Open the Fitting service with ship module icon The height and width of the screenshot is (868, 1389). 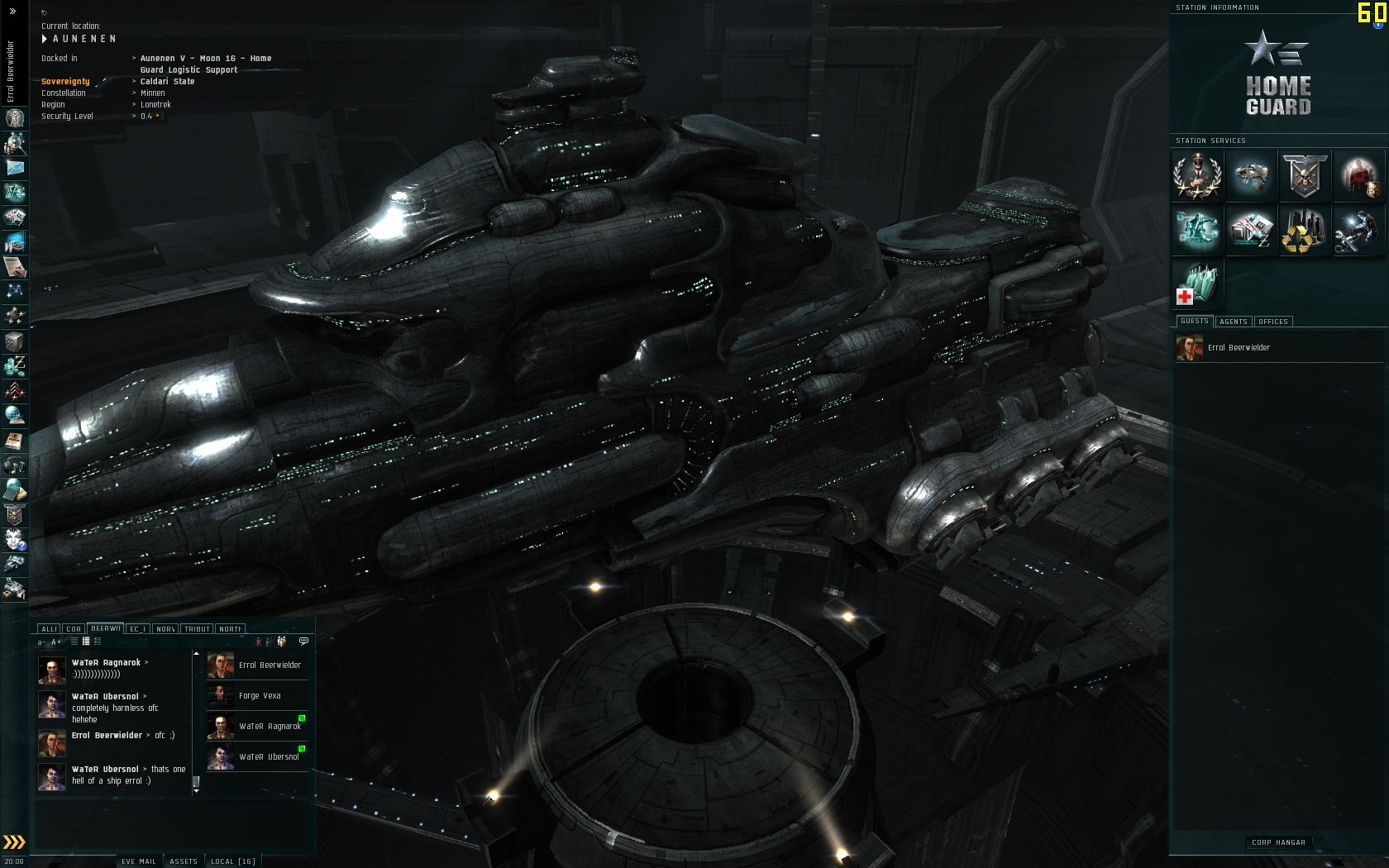[x=1251, y=175]
